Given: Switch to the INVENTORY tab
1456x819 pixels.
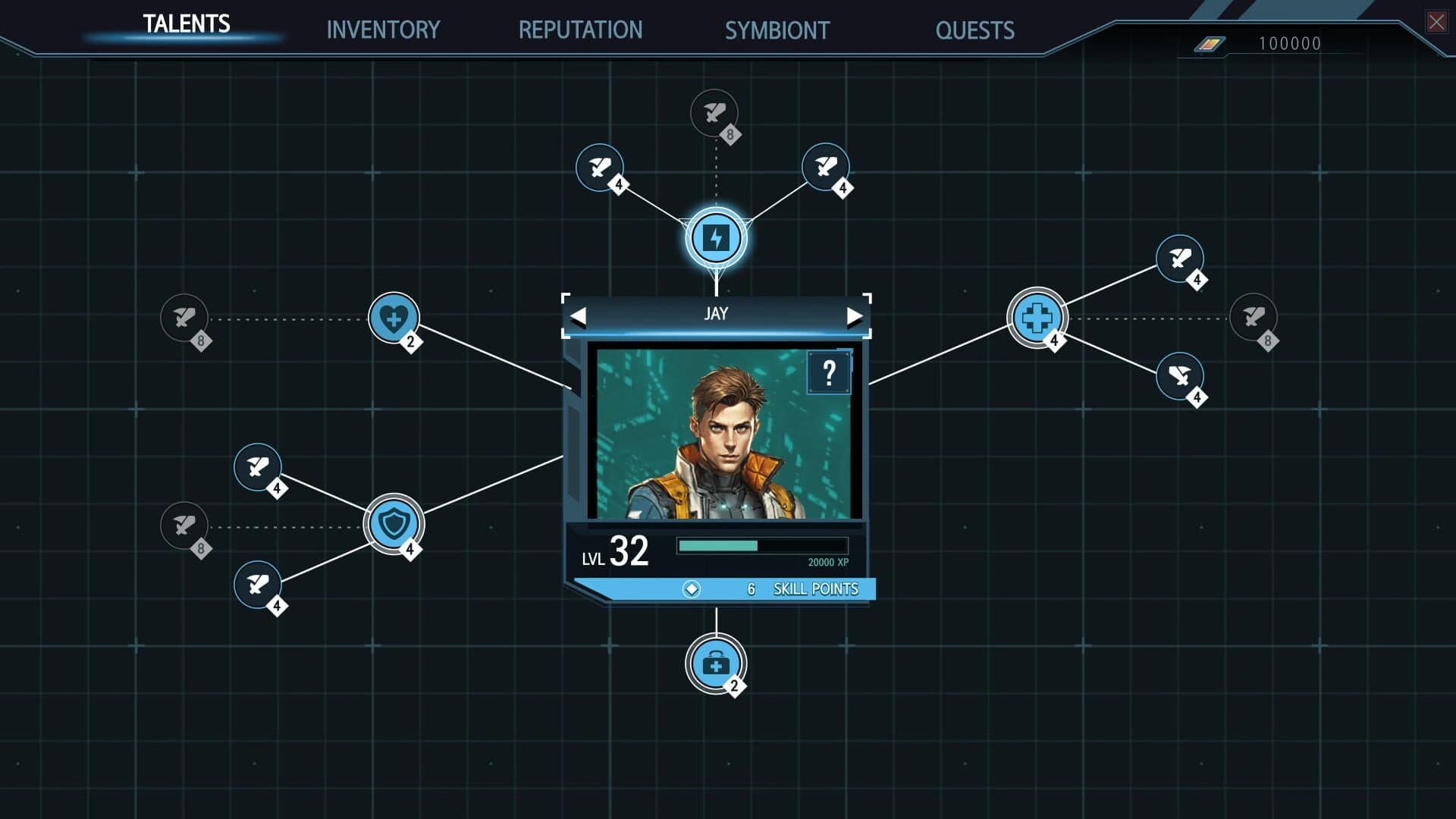Looking at the screenshot, I should click(x=383, y=30).
